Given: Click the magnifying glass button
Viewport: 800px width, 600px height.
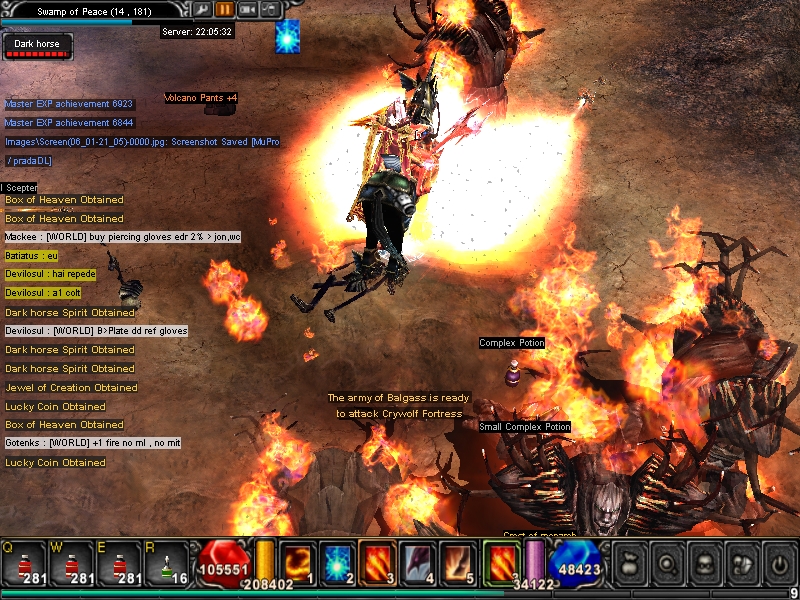Looking at the screenshot, I should tap(667, 564).
